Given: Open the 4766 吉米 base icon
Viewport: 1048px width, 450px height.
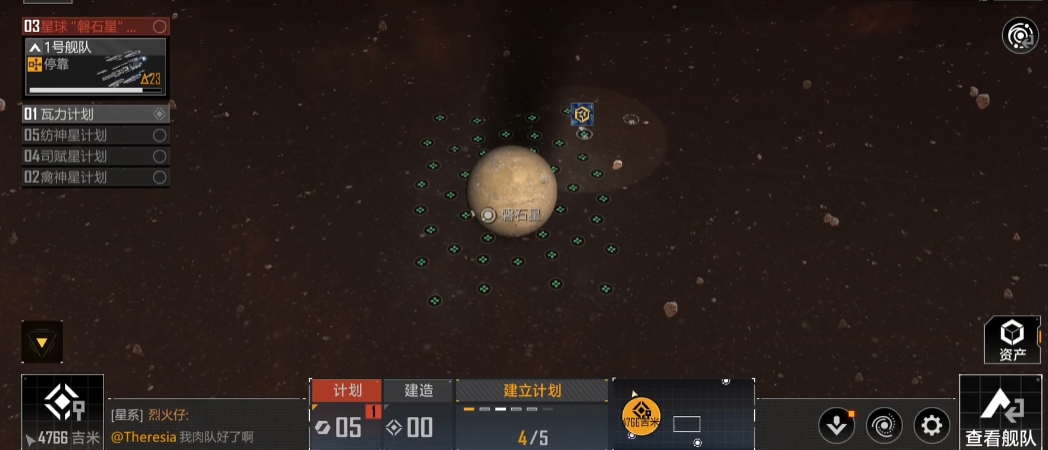Looking at the screenshot, I should pos(62,411).
